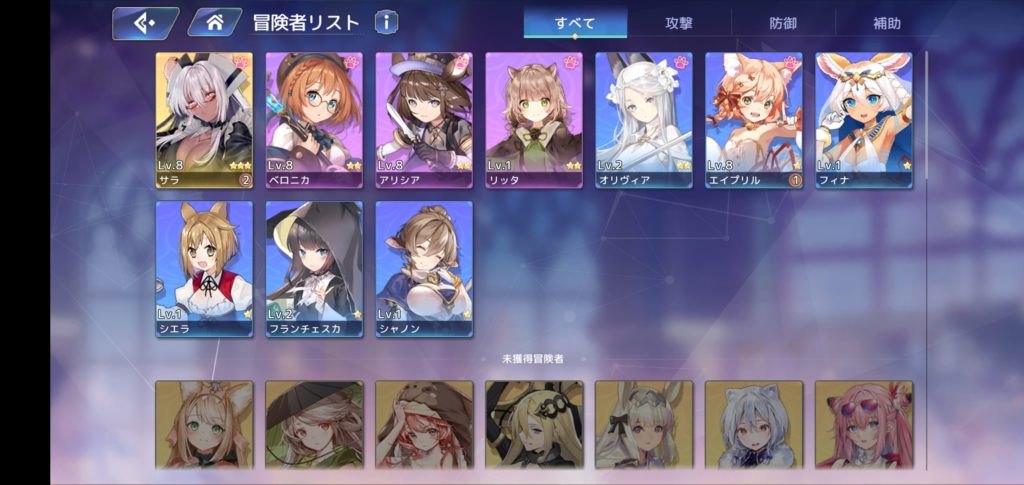This screenshot has height=485, width=1024.
Task: View the unobtained silver-haired cat-eared adventurer
Action: (x=754, y=425)
